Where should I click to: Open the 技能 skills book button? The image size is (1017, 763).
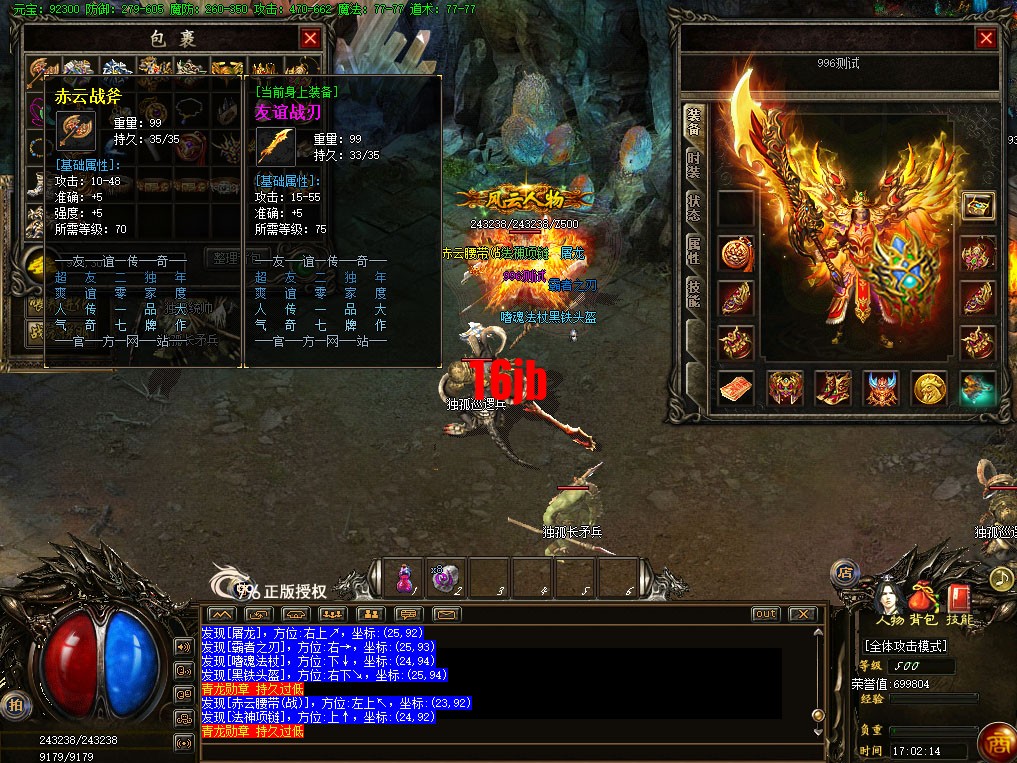coord(958,600)
